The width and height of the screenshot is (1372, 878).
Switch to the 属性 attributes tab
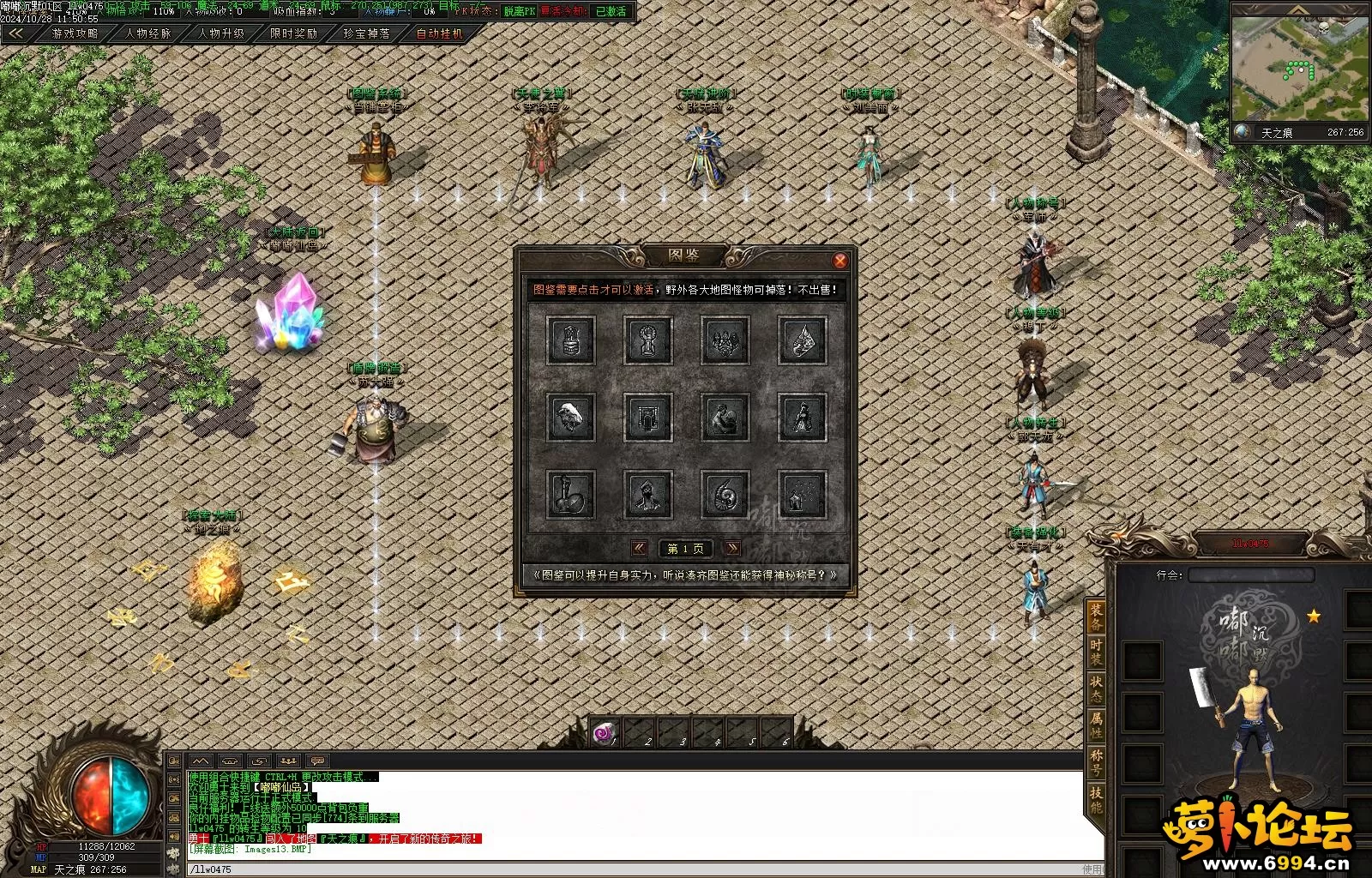[x=1096, y=725]
